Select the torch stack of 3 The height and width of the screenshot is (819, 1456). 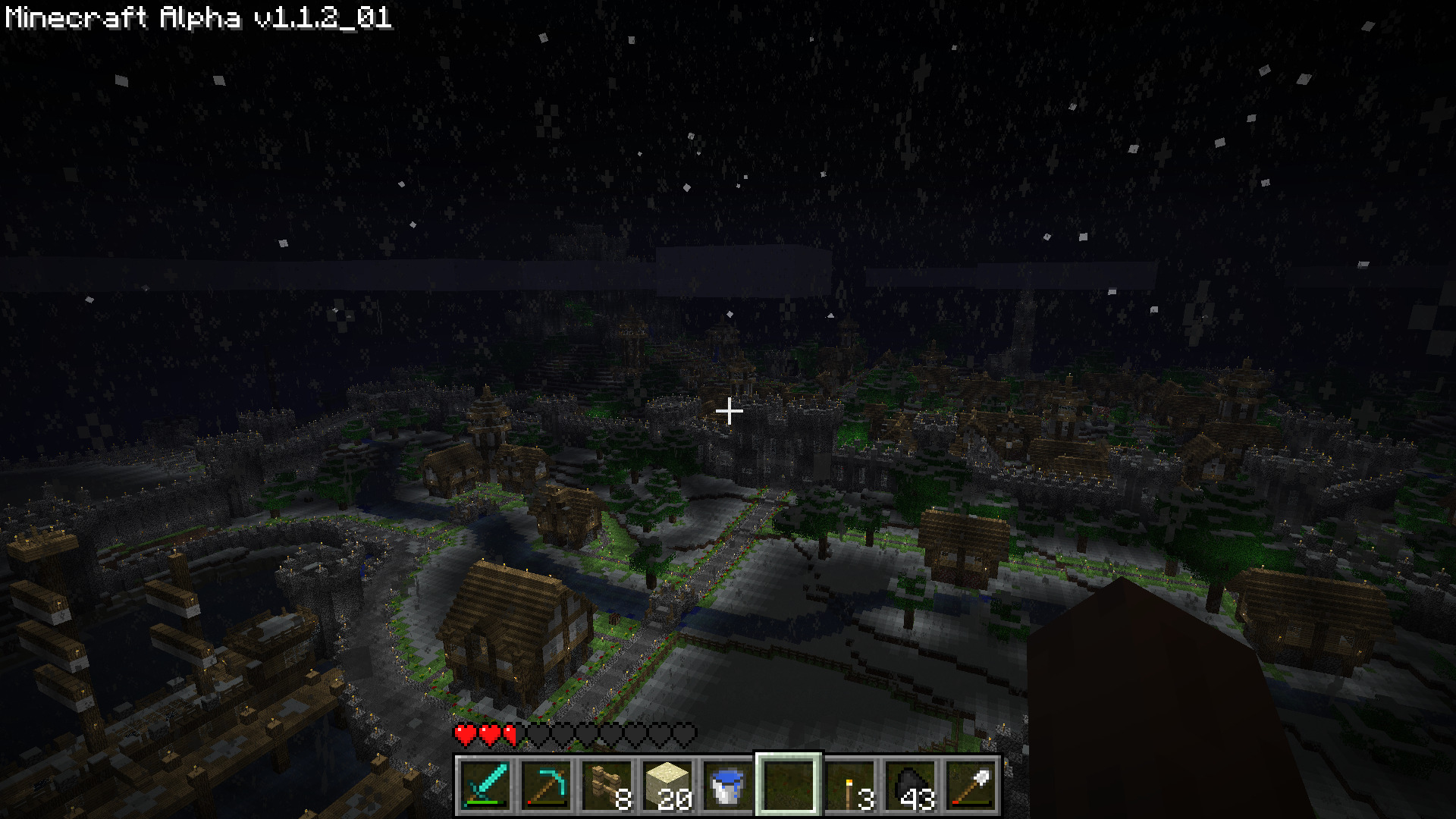coord(849,785)
